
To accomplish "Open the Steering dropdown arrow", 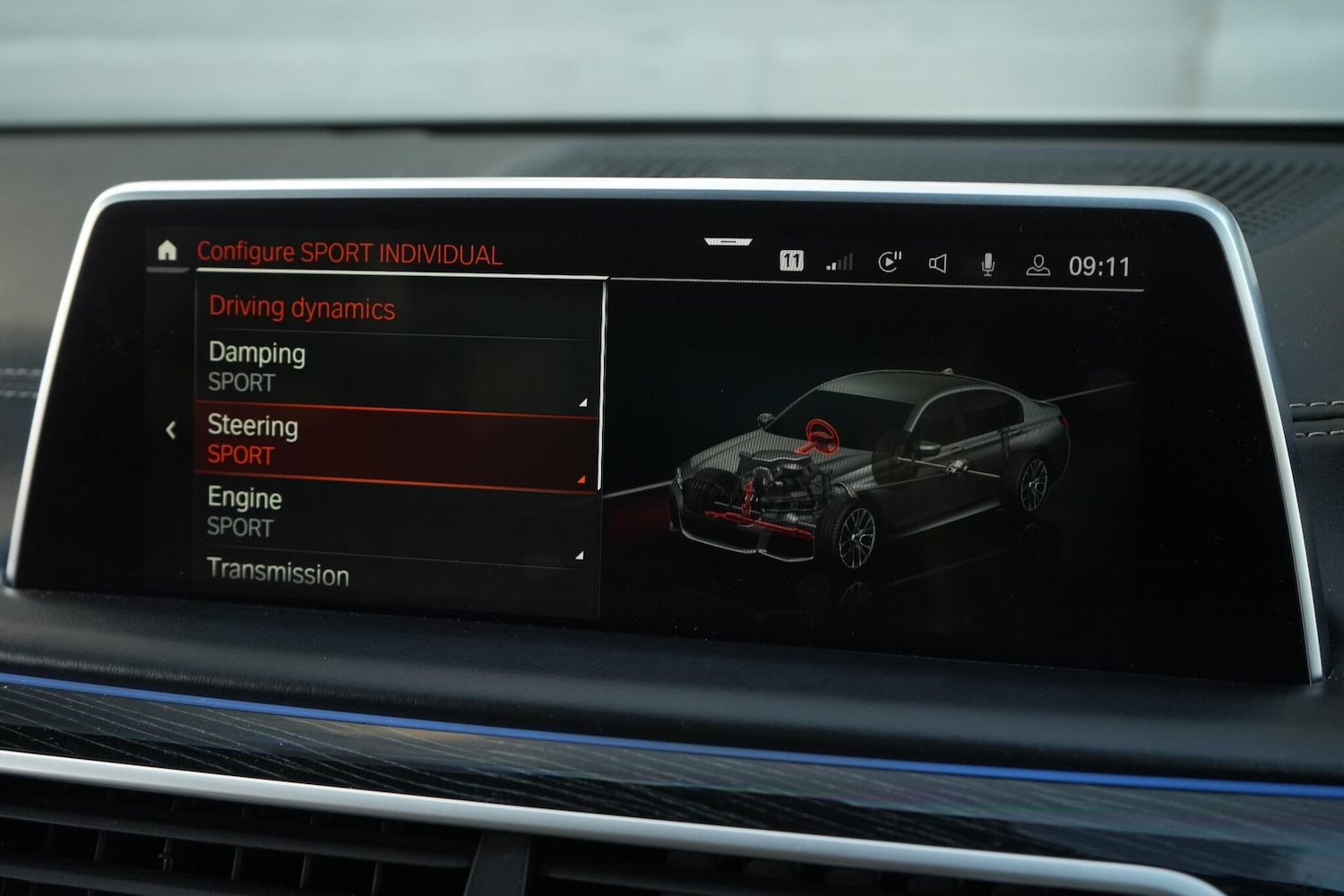I will coord(582,477).
